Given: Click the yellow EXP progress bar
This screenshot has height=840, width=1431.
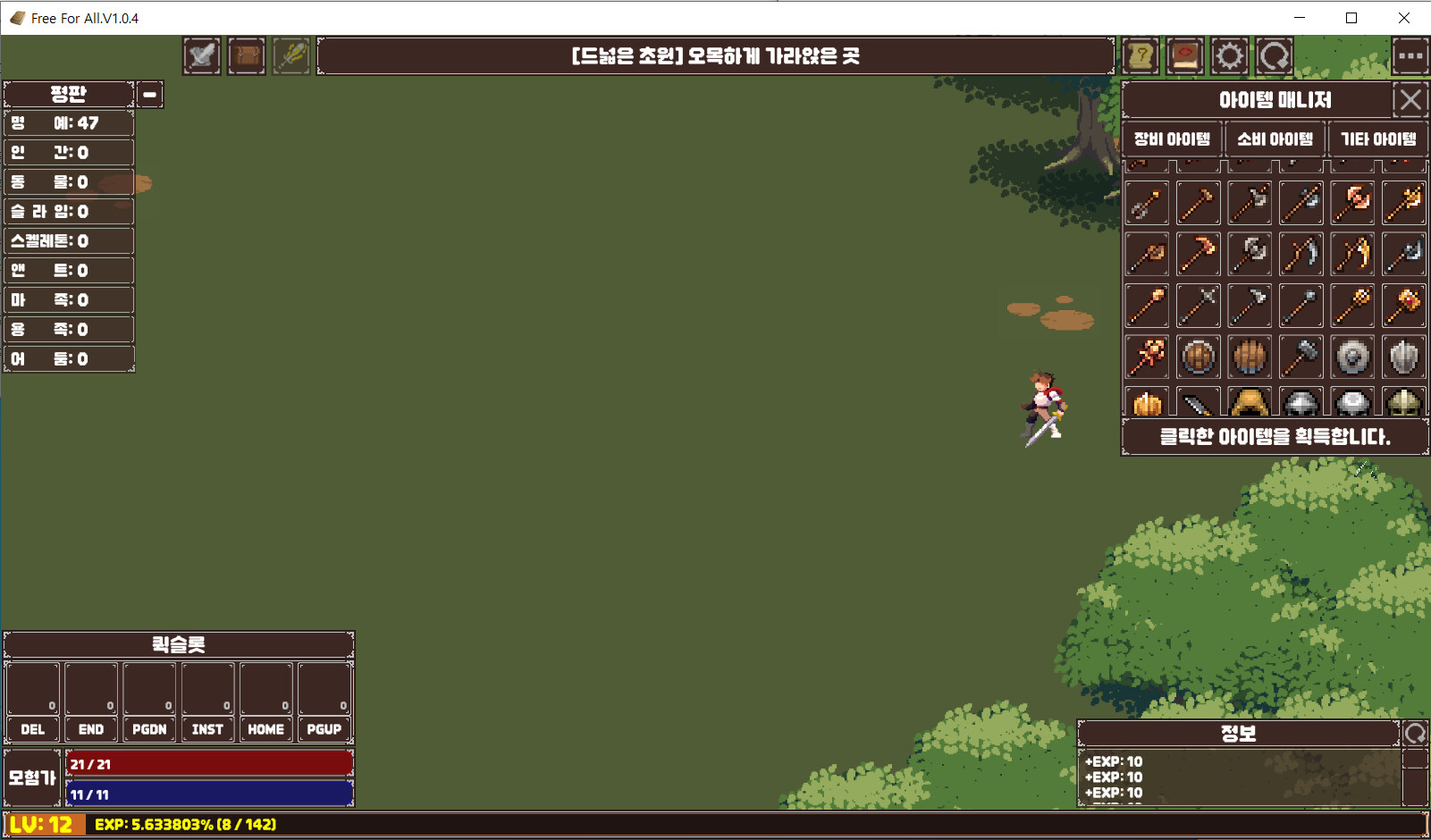Looking at the screenshot, I should [x=358, y=825].
